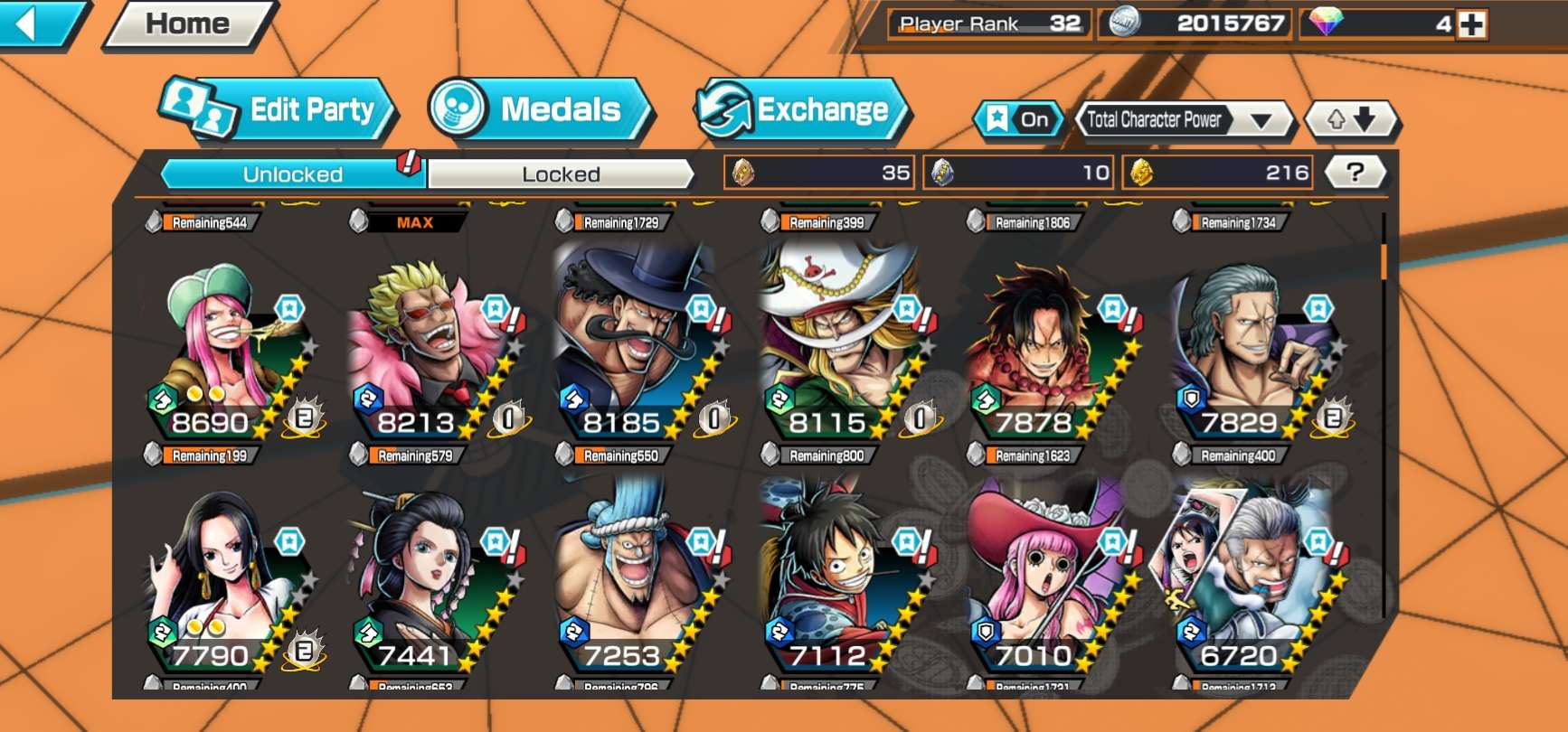Select the Unlocked characters tab
This screenshot has height=732, width=1568.
(292, 174)
